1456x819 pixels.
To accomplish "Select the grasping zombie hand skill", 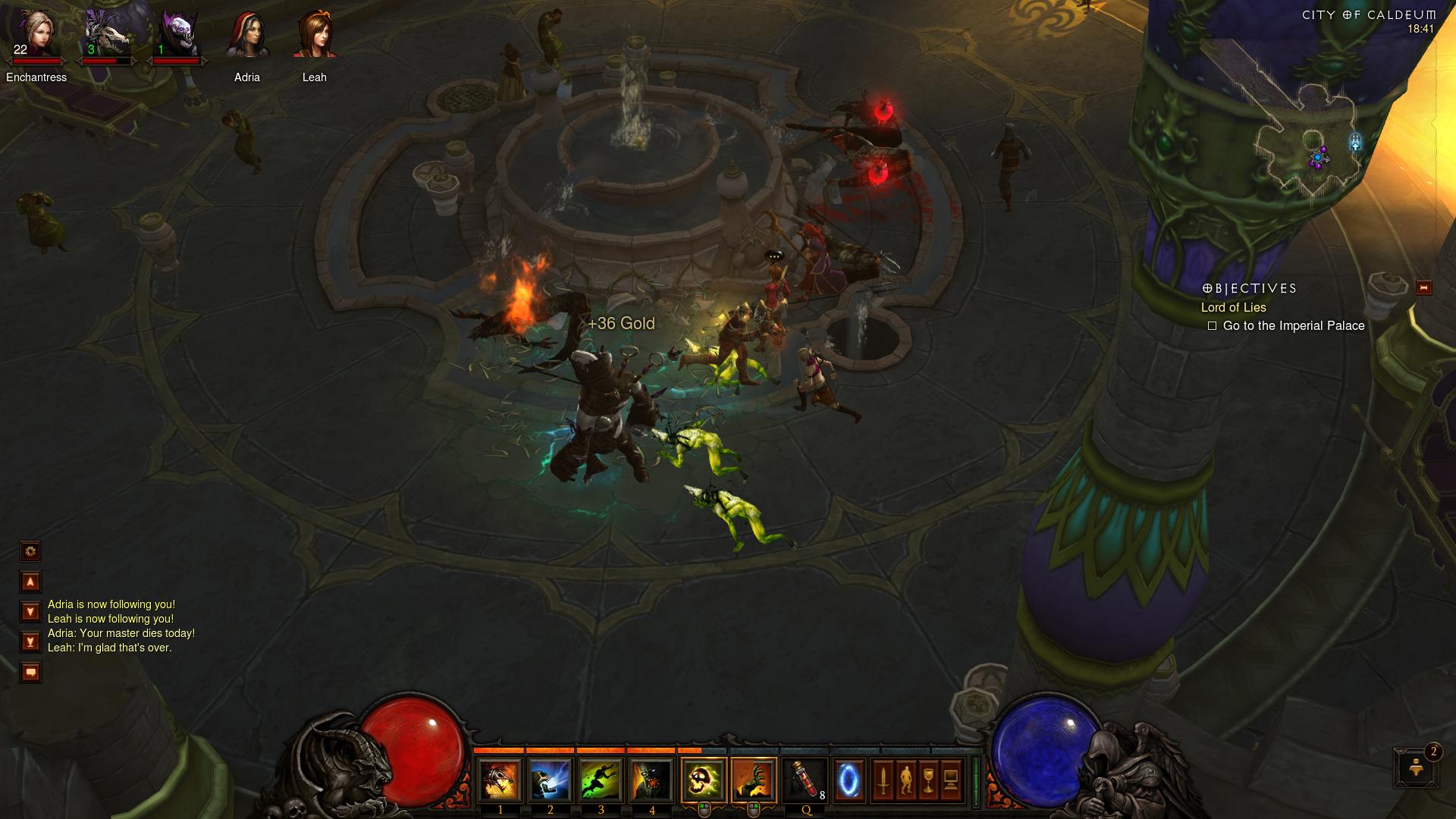I will (x=754, y=780).
